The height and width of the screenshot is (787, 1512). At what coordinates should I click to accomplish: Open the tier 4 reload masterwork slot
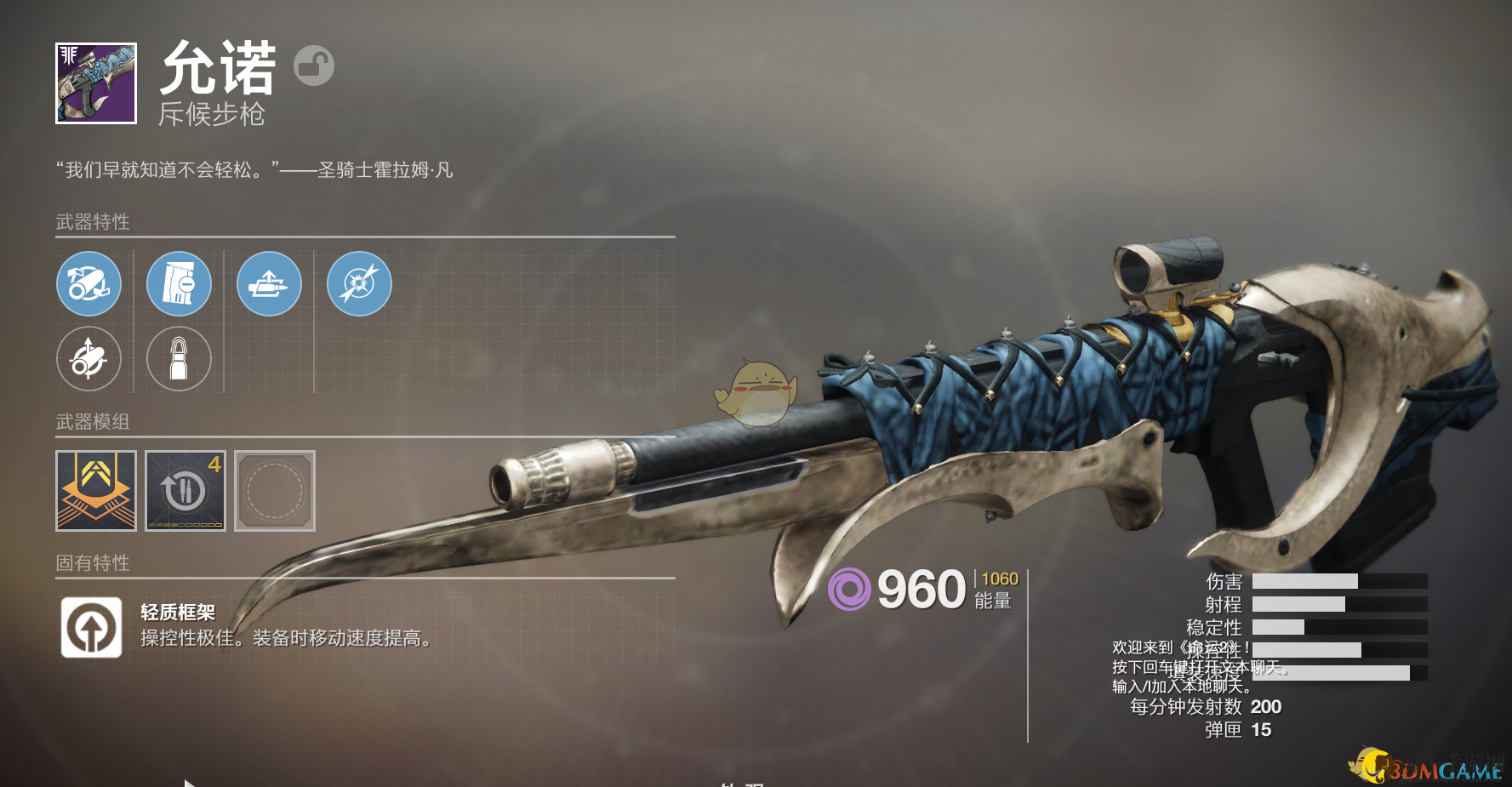[185, 491]
